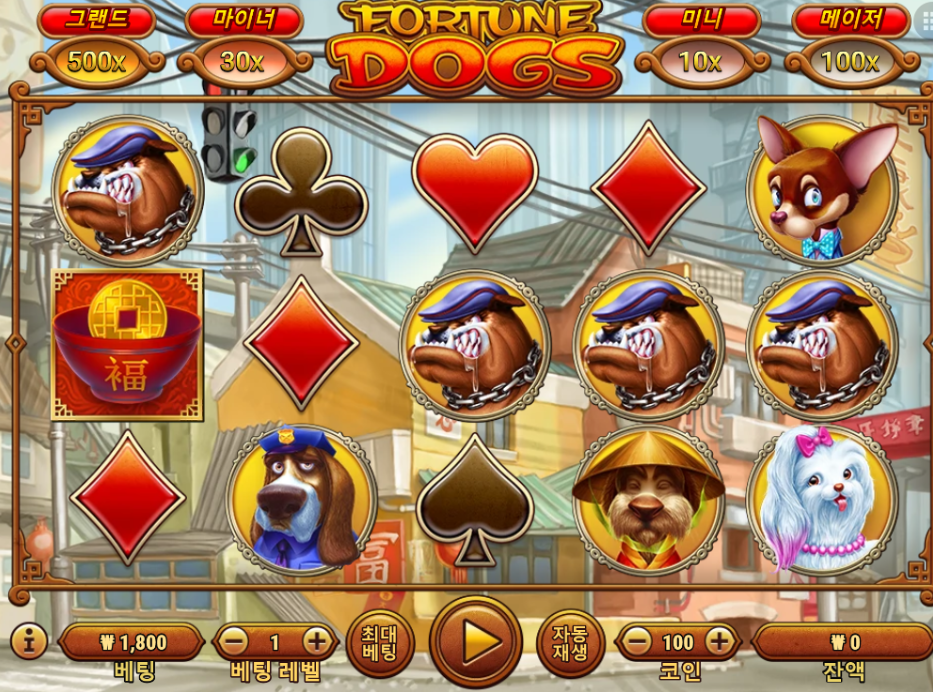Activate auto play (자동 재생)
Viewport: 933px width, 692px height.
pos(571,642)
